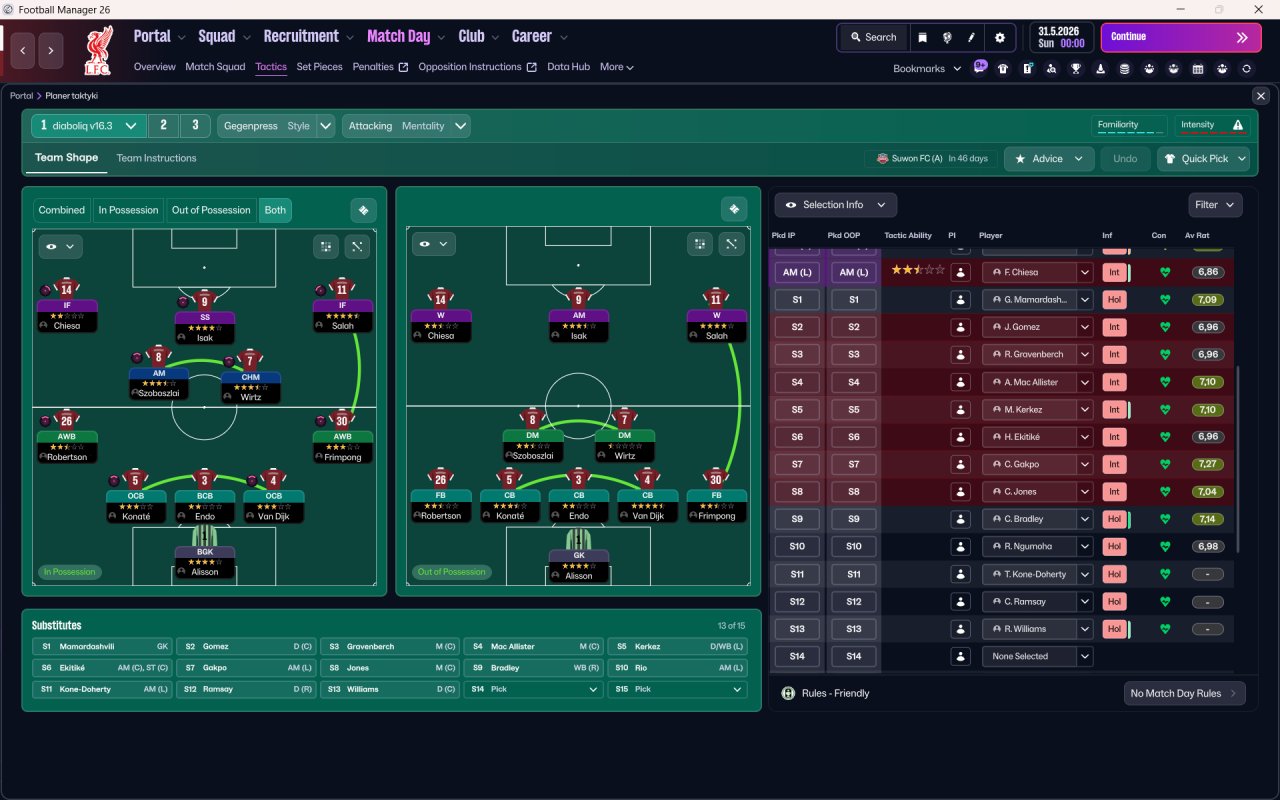The image size is (1280, 800).
Task: Click the Search button
Action: (872, 37)
